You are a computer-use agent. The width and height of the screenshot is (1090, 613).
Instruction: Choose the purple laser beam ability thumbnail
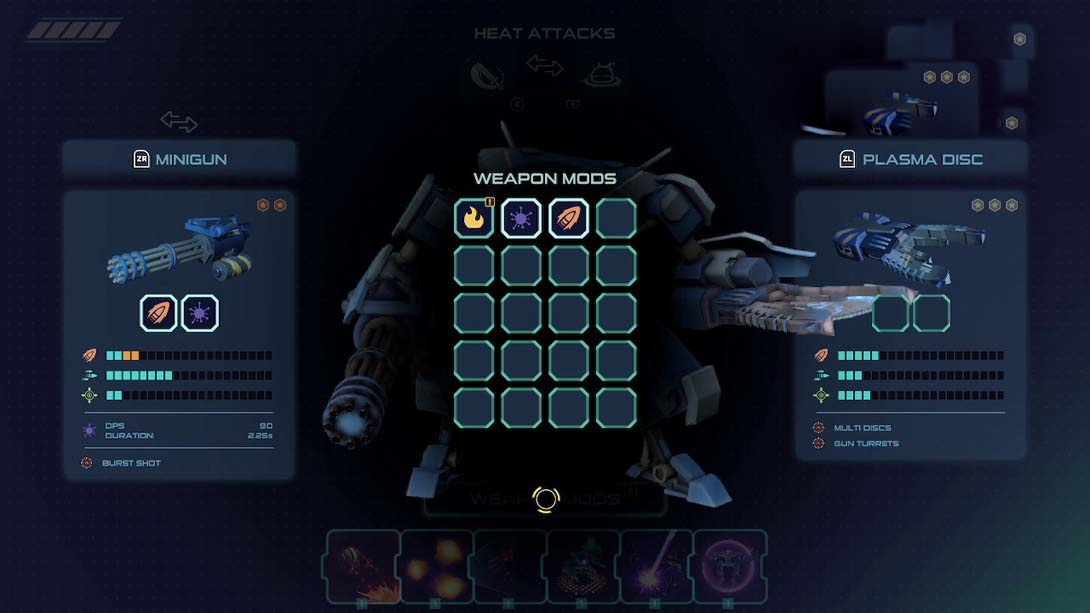pos(656,566)
